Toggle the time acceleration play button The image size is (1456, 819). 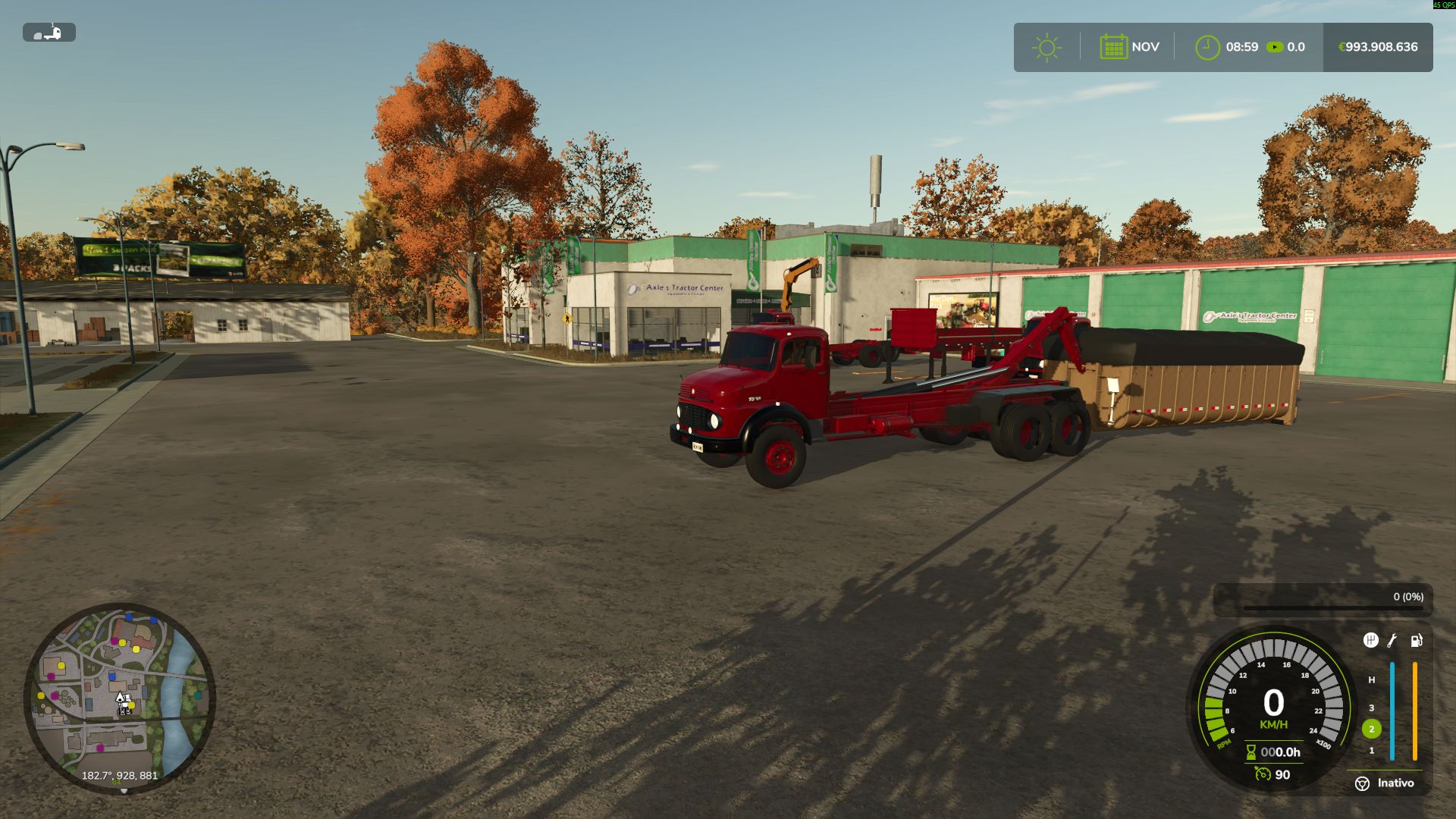coord(1276,47)
